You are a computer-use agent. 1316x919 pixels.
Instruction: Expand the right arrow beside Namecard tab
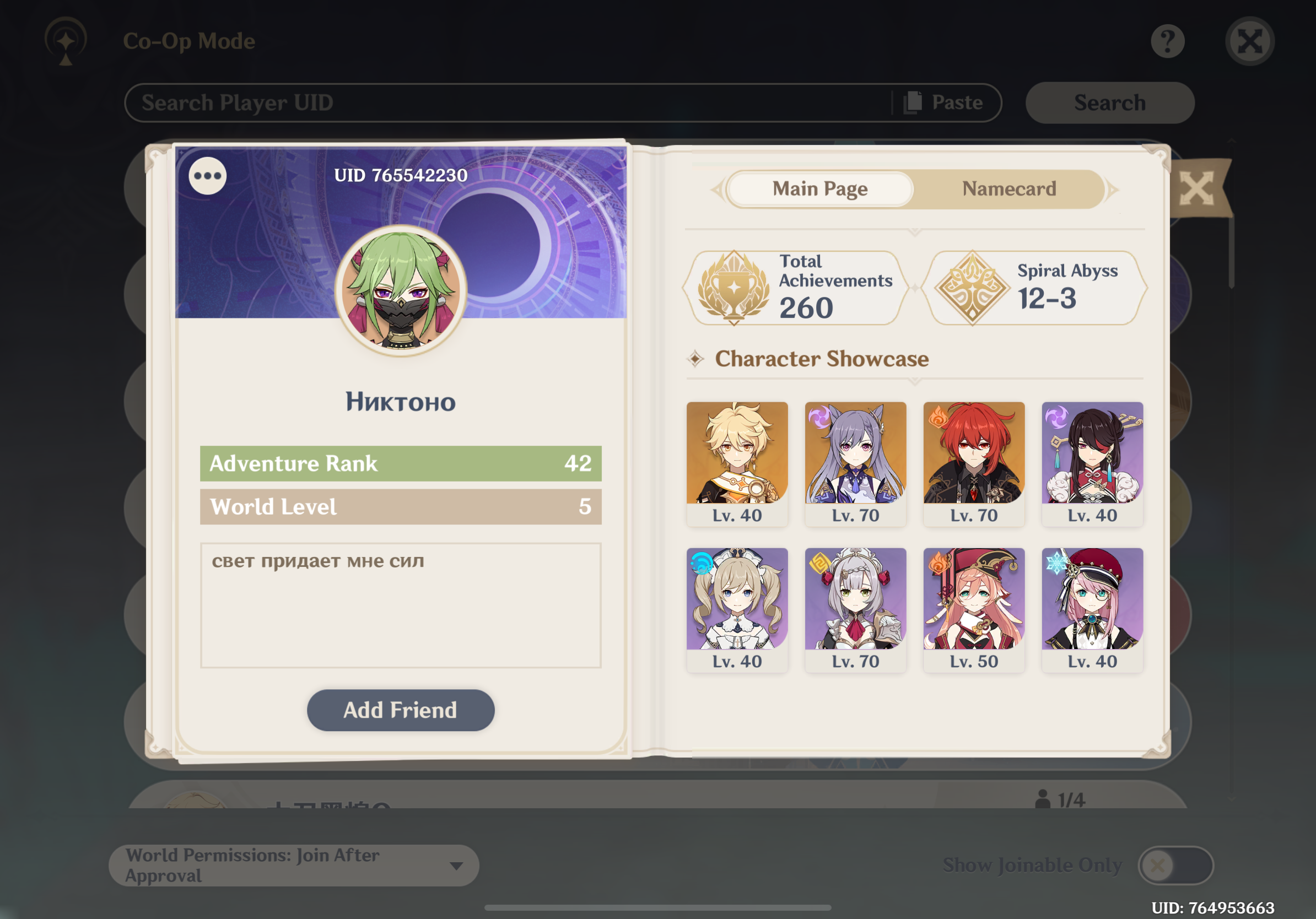click(1112, 189)
